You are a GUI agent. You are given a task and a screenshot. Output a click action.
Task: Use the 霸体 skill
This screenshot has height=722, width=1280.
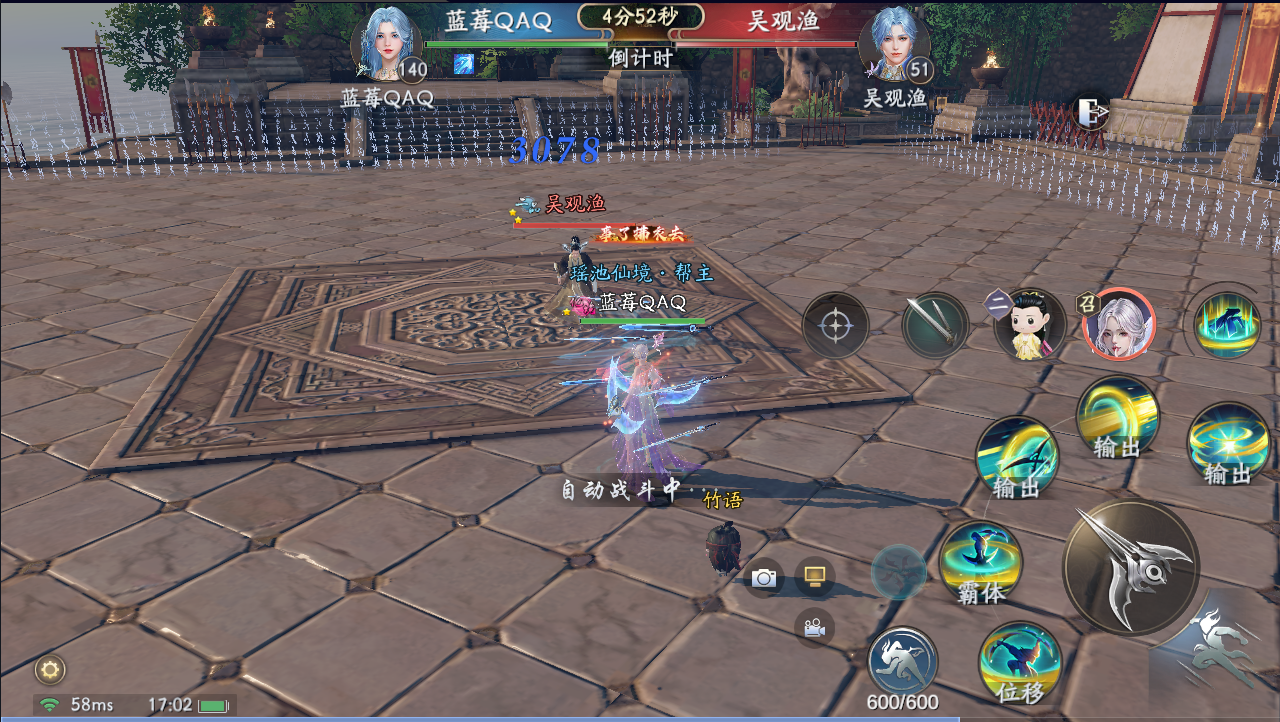(980, 562)
